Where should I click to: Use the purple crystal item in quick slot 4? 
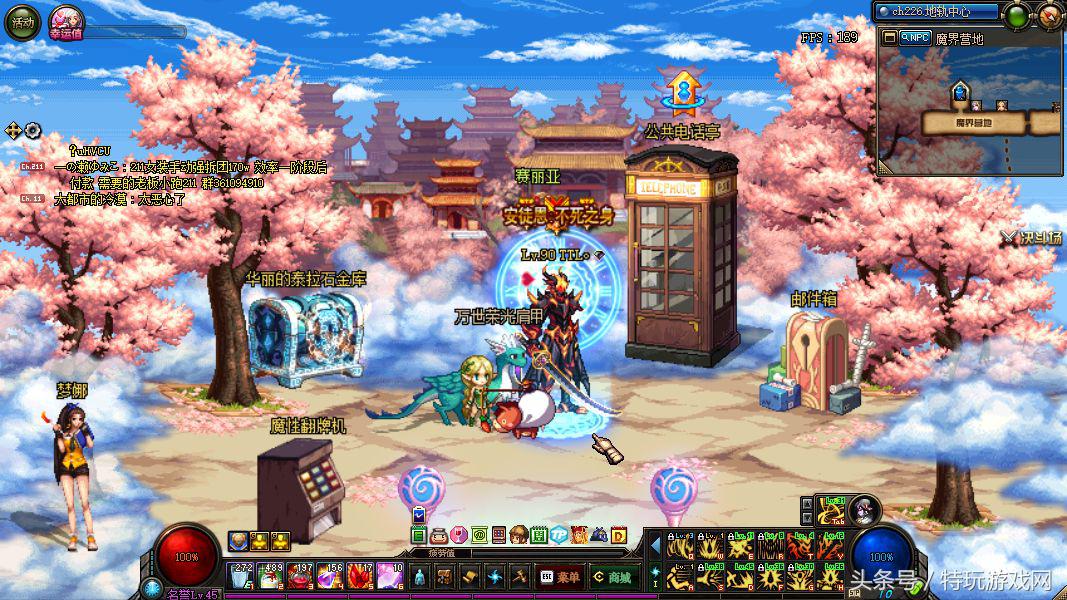330,577
